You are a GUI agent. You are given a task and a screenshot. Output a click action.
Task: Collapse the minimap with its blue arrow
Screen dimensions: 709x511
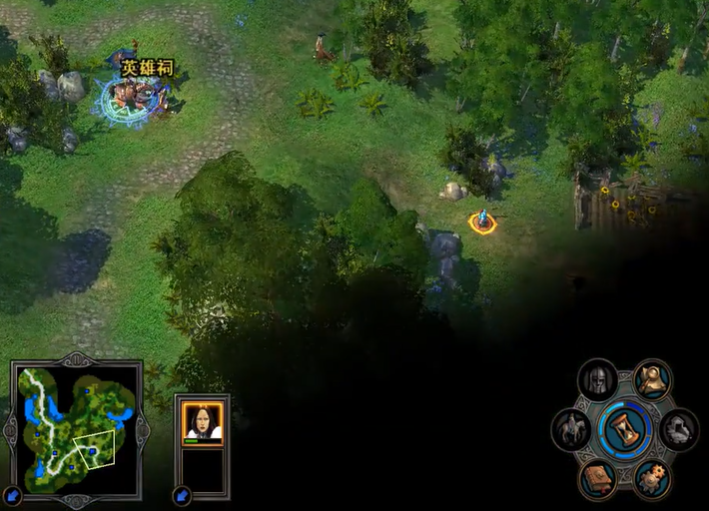(13, 494)
